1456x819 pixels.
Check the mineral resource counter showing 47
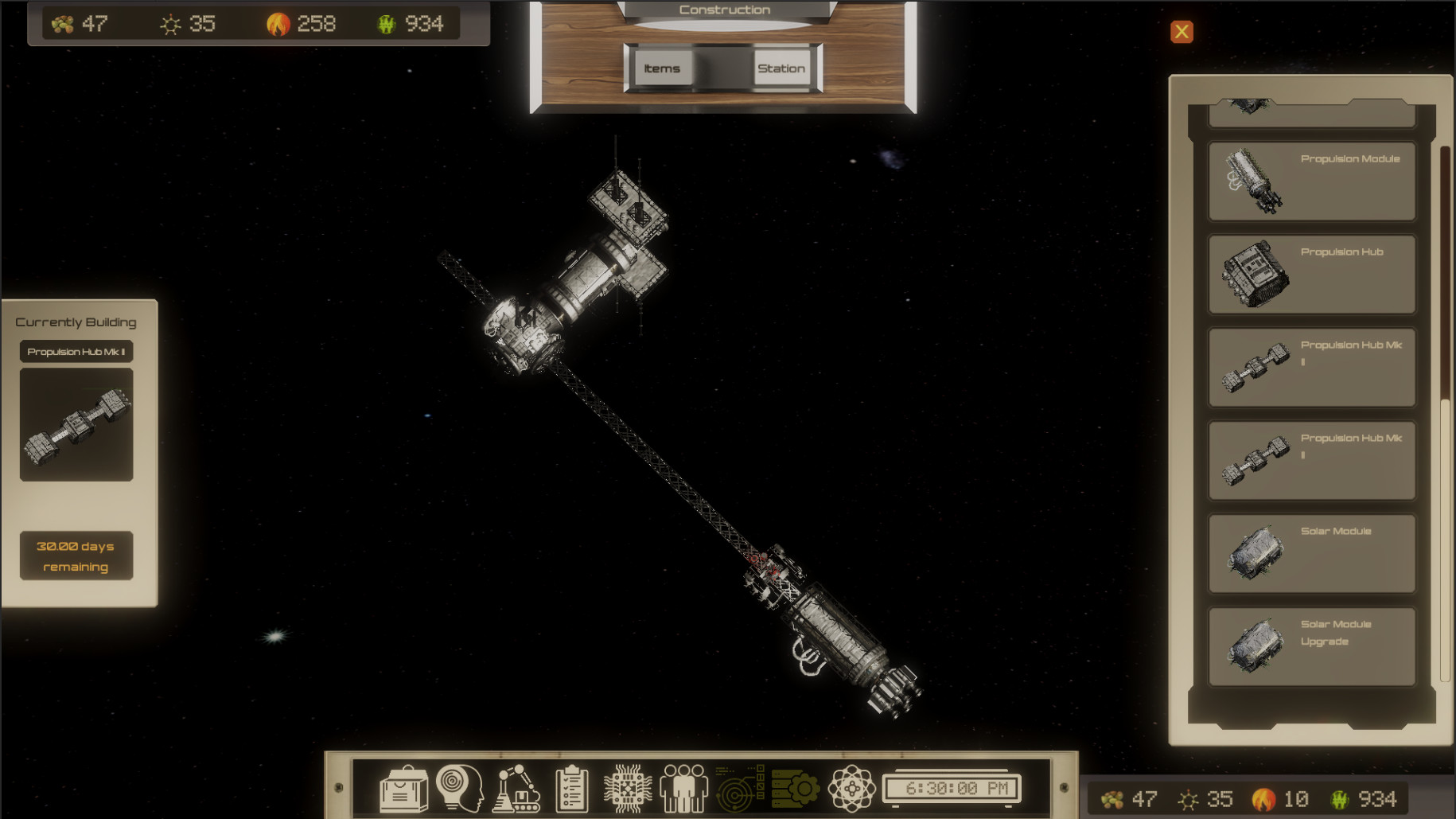(x=80, y=23)
